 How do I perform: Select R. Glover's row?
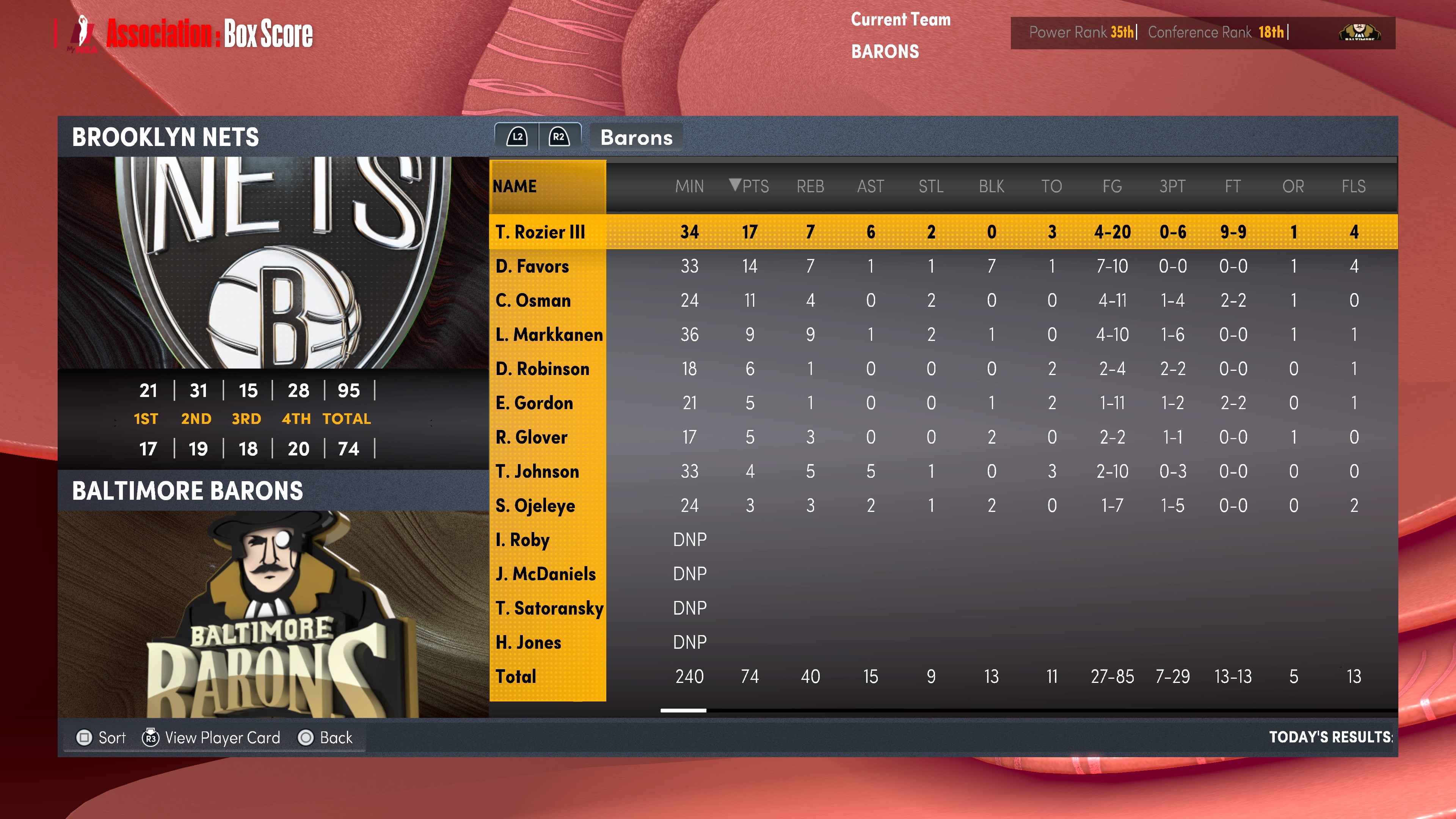point(531,437)
